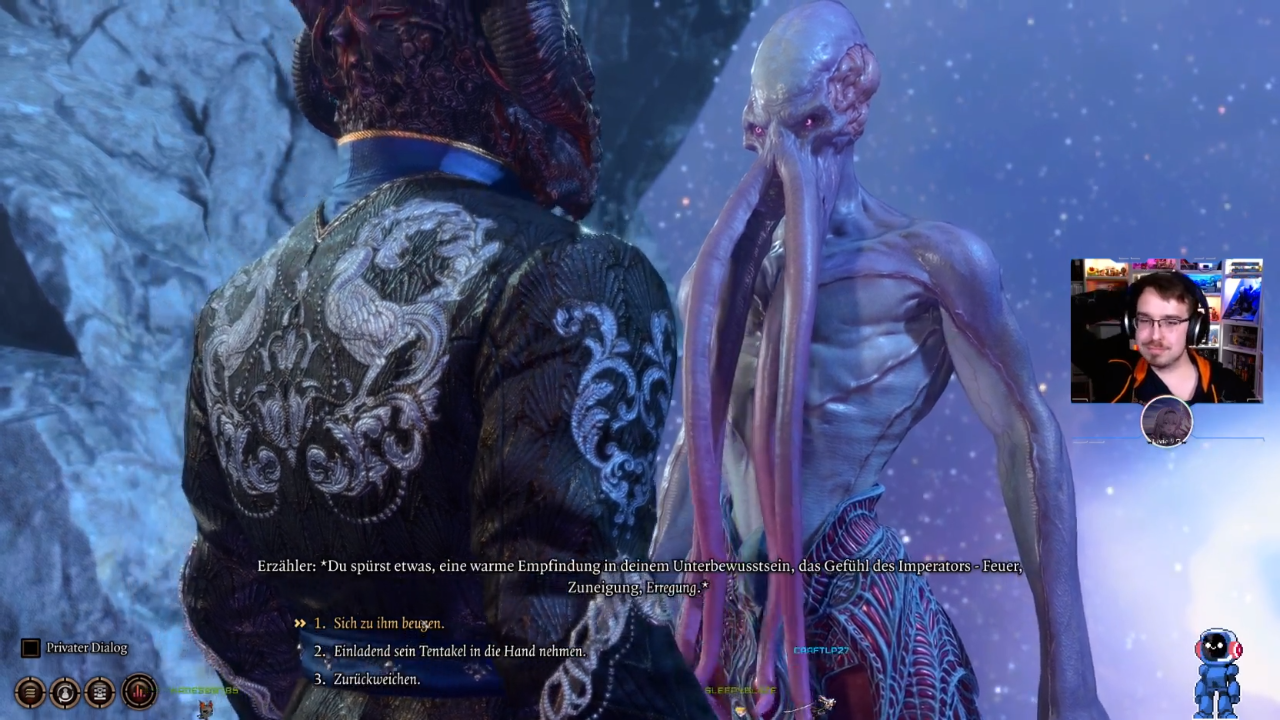Choose "Sich zu ihm beugen." reply
This screenshot has width=1280, height=720.
point(388,623)
